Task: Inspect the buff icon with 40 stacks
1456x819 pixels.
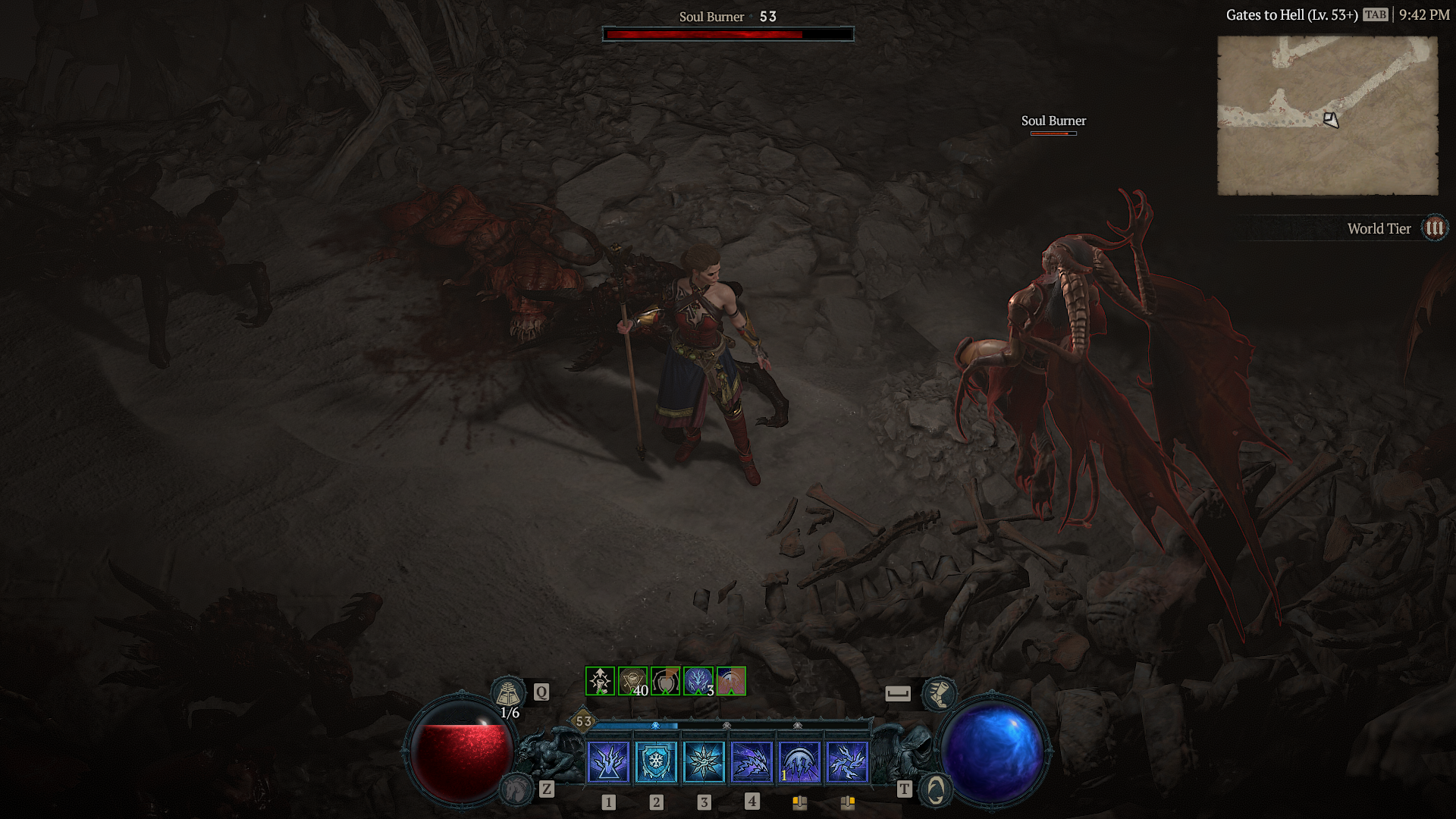Action: (x=632, y=681)
